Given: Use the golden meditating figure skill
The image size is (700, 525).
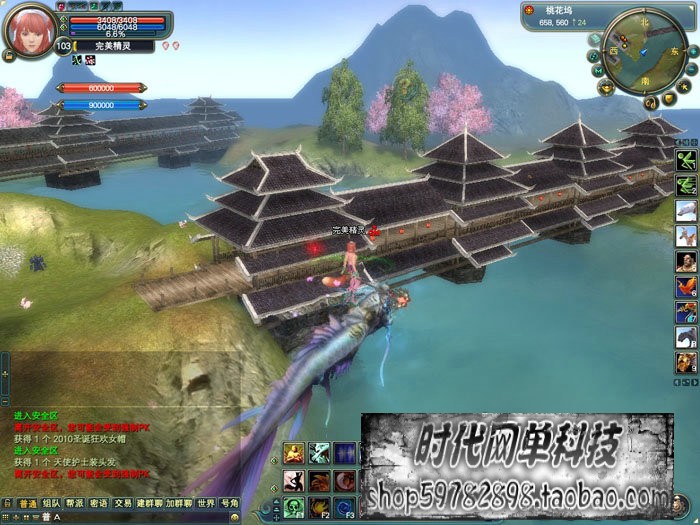Looking at the screenshot, I should (294, 453).
